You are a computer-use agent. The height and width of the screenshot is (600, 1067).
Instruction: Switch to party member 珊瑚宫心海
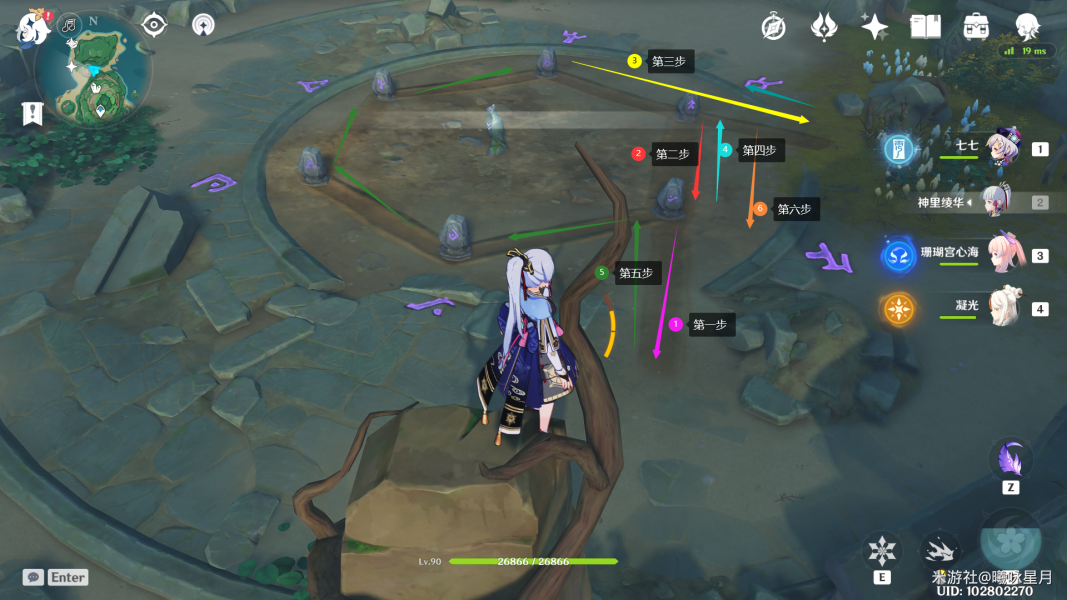(x=1004, y=255)
